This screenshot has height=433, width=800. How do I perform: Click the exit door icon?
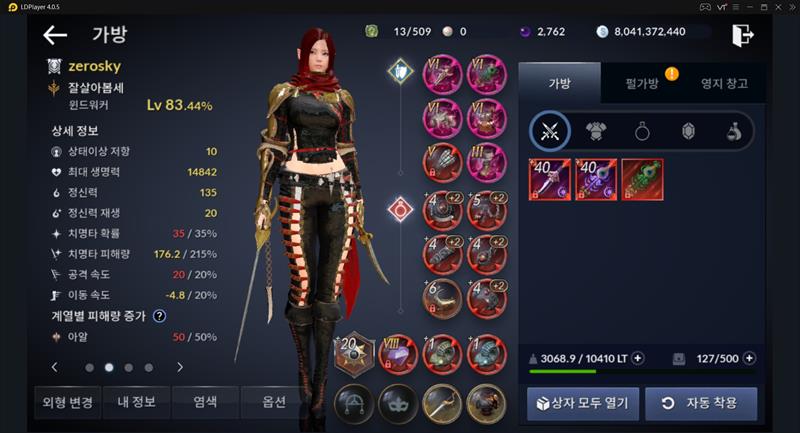(741, 35)
